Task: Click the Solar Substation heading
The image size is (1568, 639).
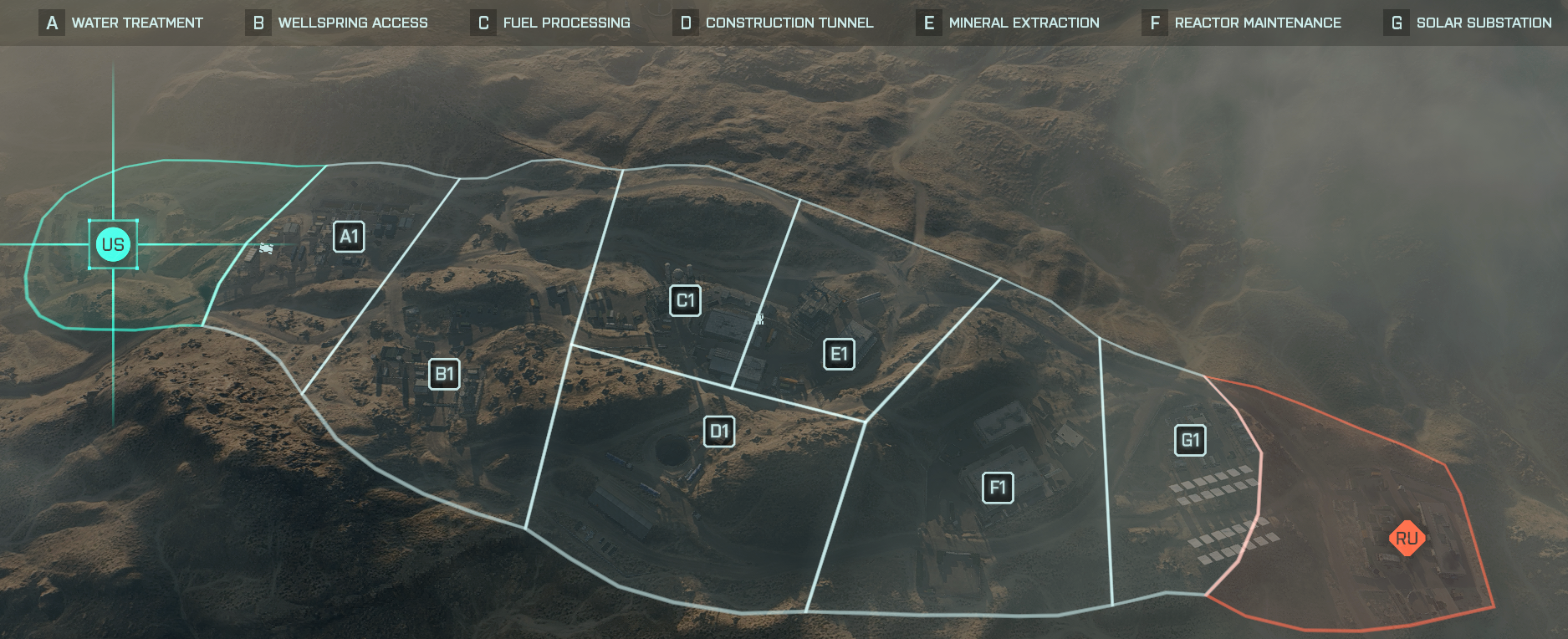Action: click(x=1485, y=23)
